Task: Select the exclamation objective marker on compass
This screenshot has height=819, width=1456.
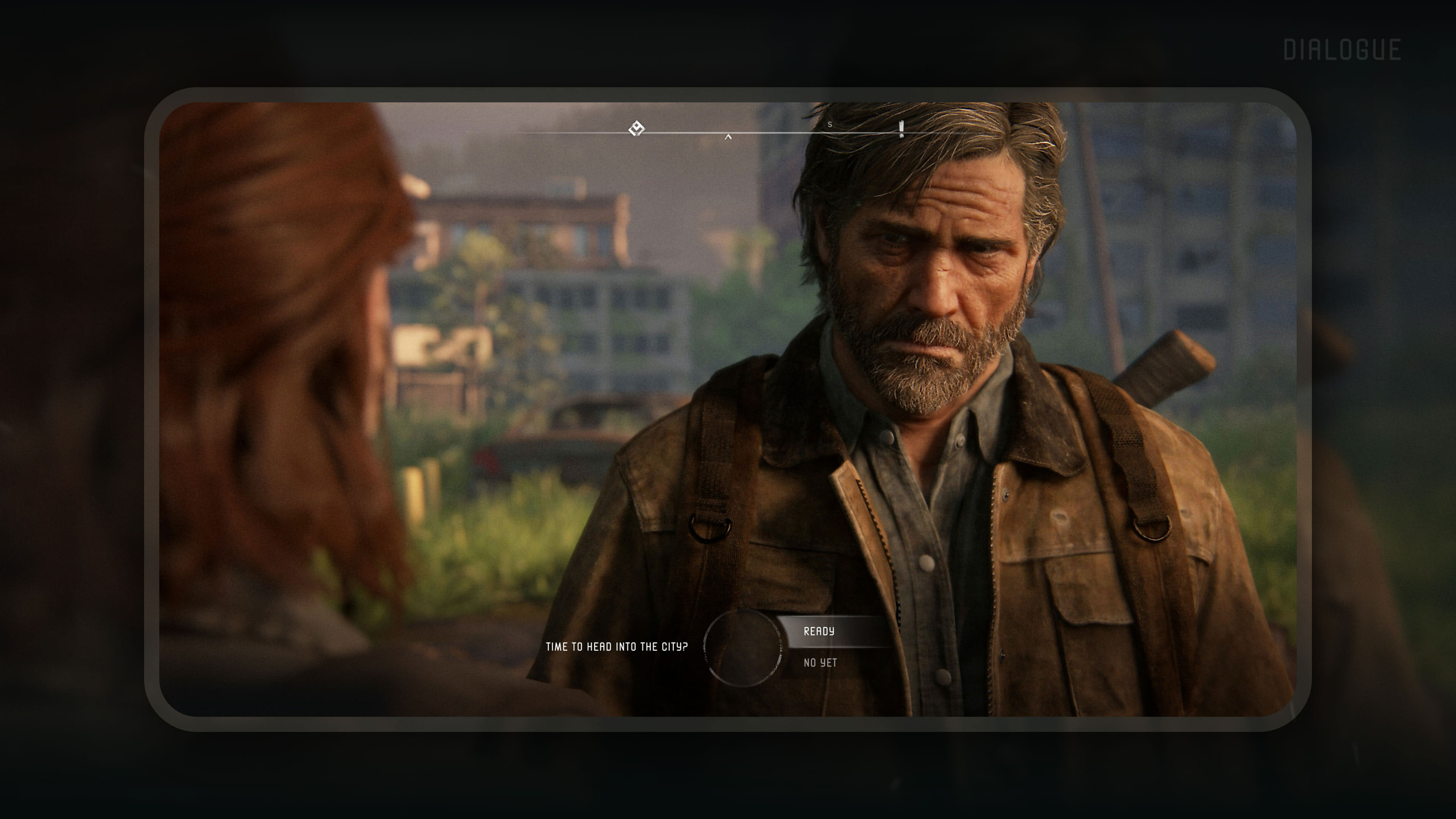Action: pyautogui.click(x=901, y=129)
